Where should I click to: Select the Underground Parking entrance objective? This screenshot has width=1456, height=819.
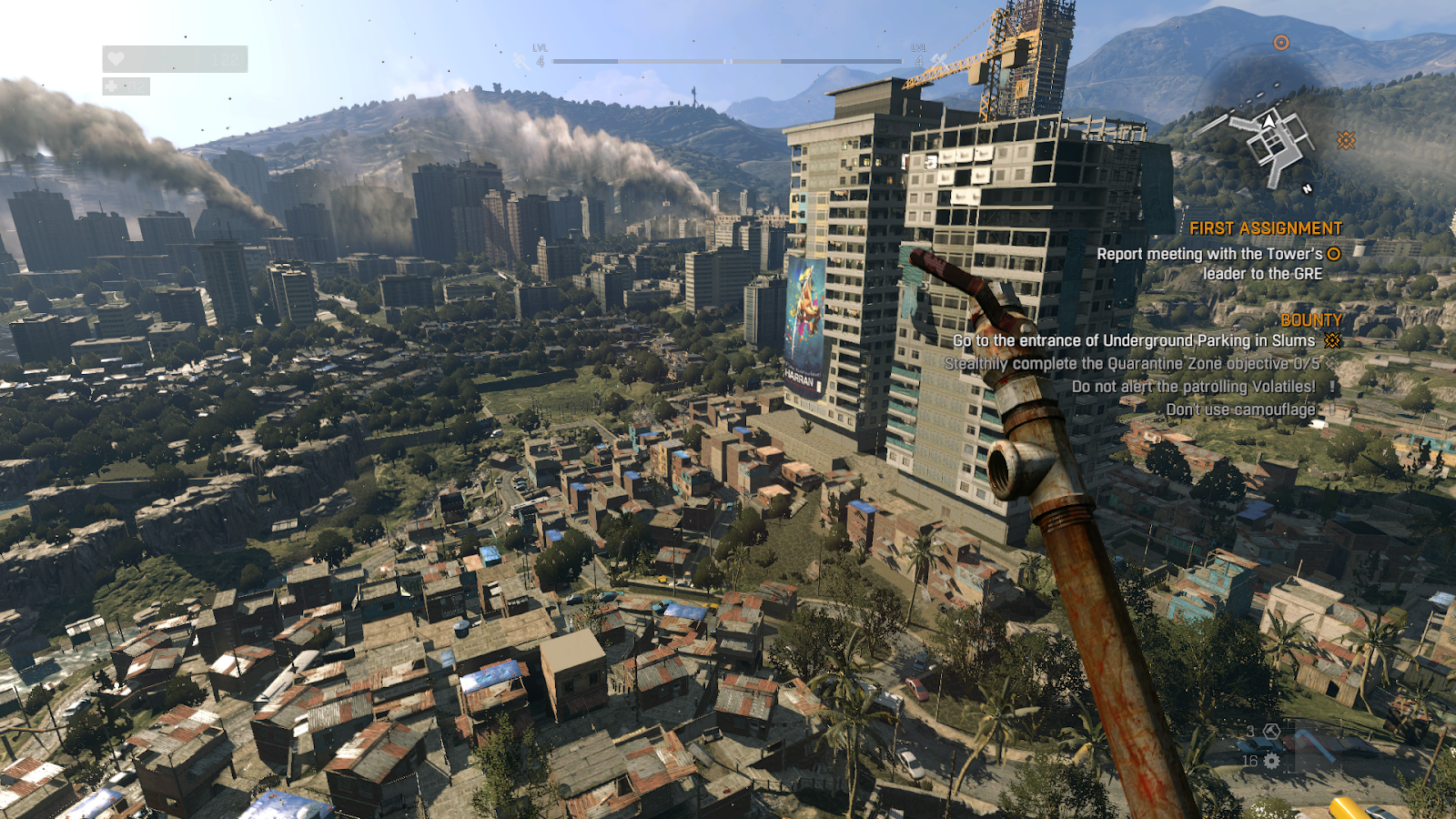coord(1134,341)
